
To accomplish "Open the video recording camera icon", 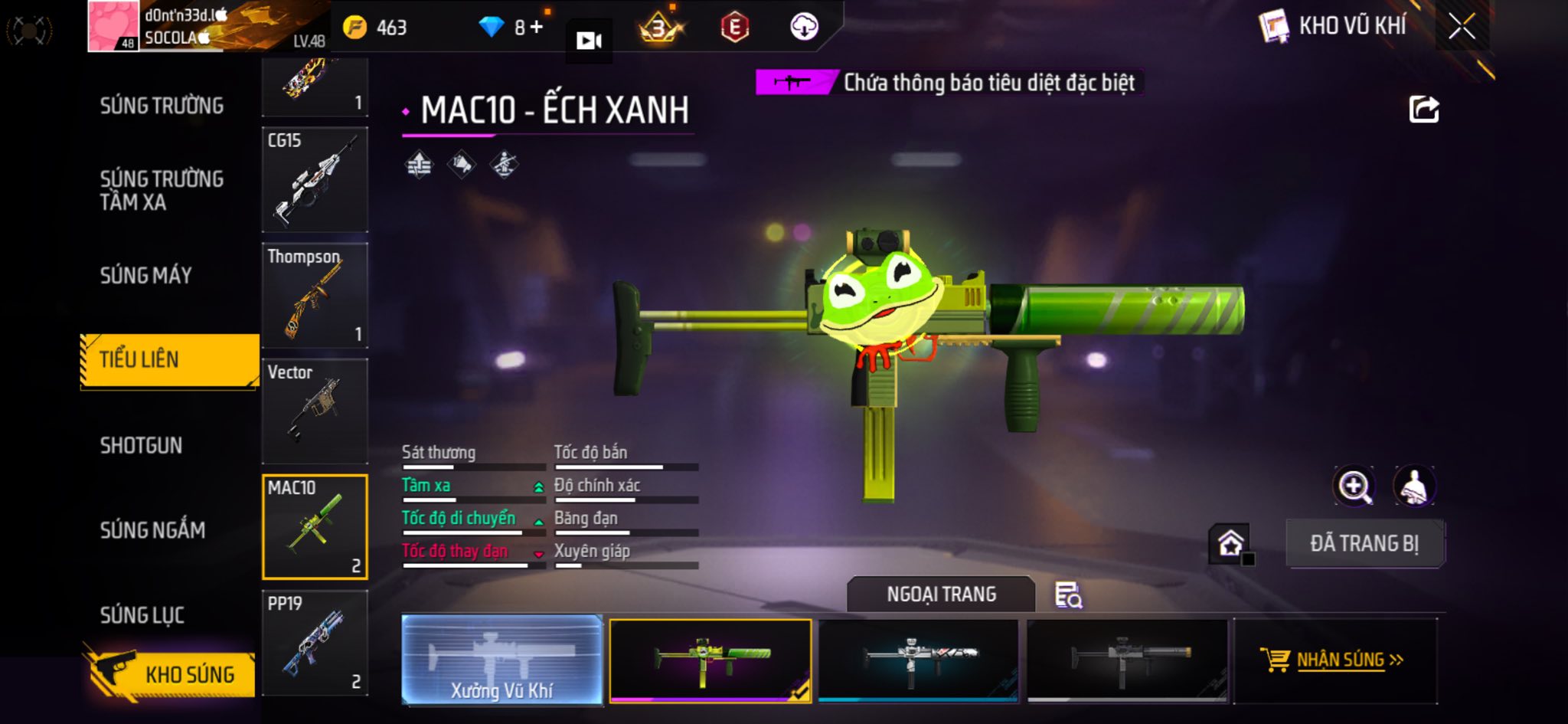I will point(588,41).
